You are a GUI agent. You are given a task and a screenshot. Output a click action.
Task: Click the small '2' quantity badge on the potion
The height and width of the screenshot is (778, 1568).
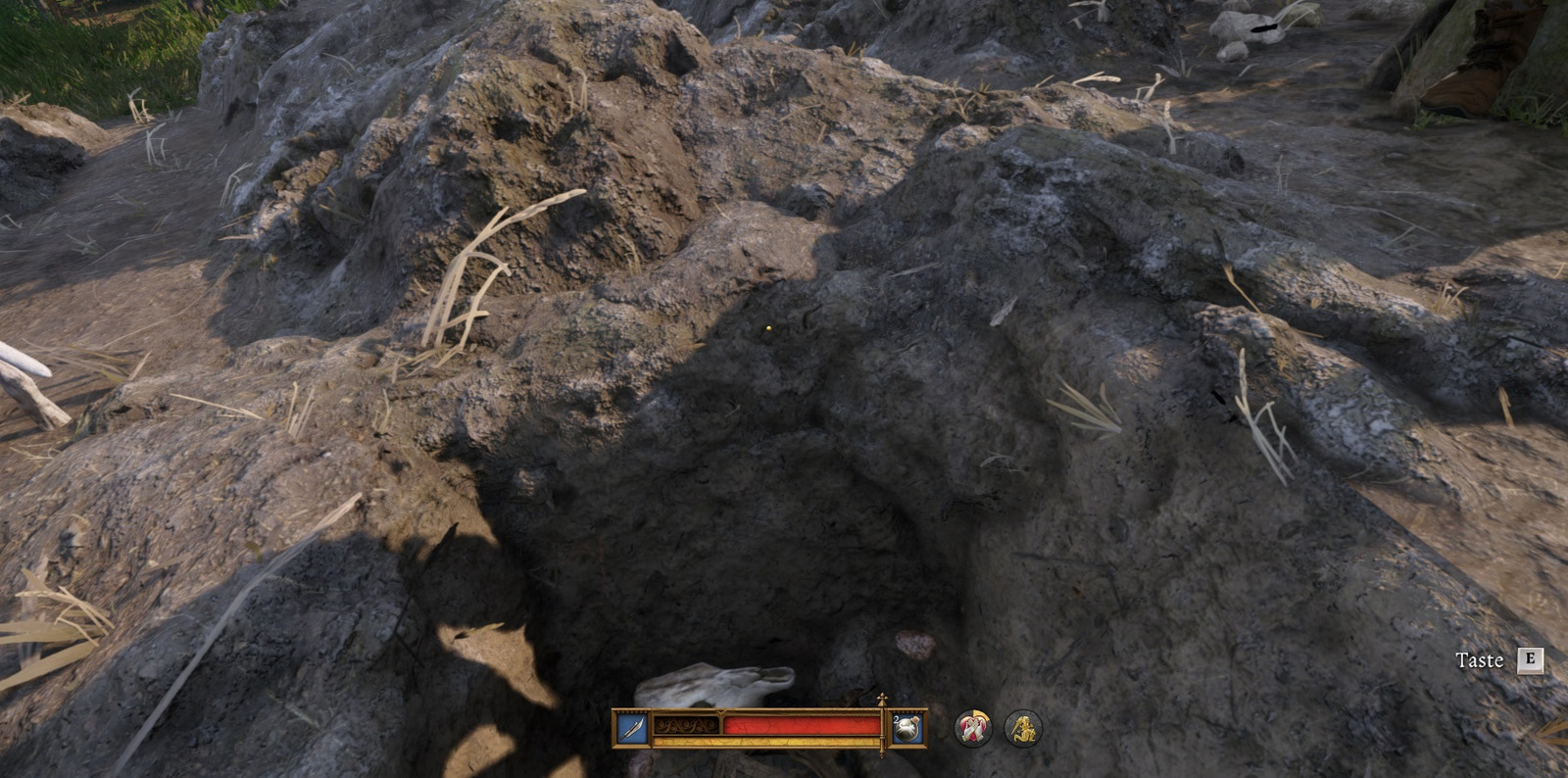(x=895, y=719)
